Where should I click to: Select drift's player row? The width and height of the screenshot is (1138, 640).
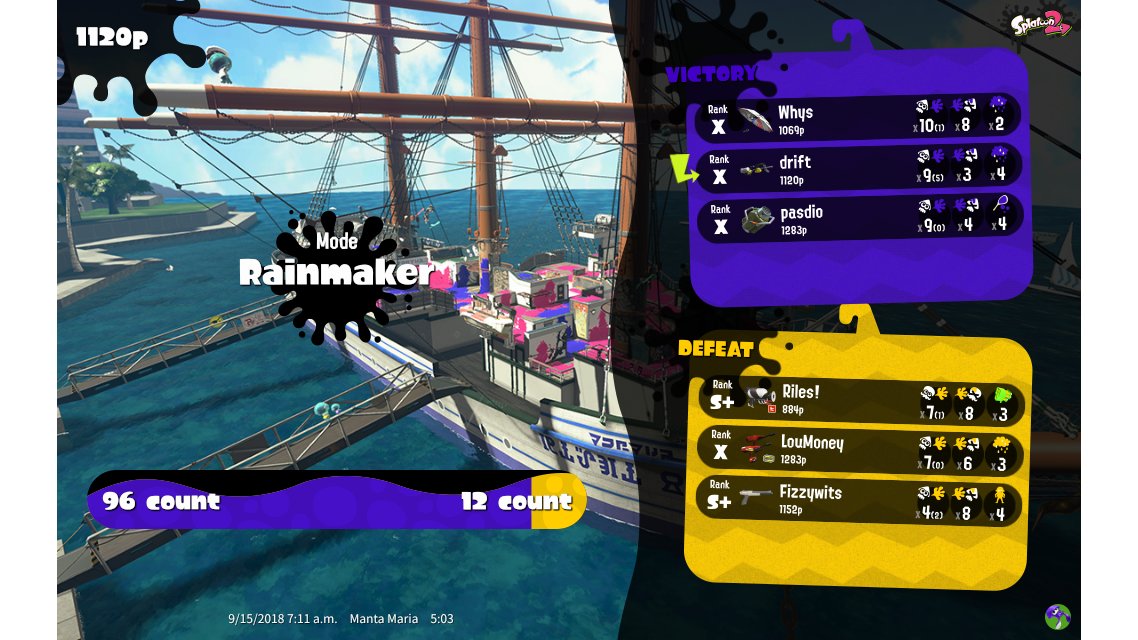pyautogui.click(x=858, y=167)
